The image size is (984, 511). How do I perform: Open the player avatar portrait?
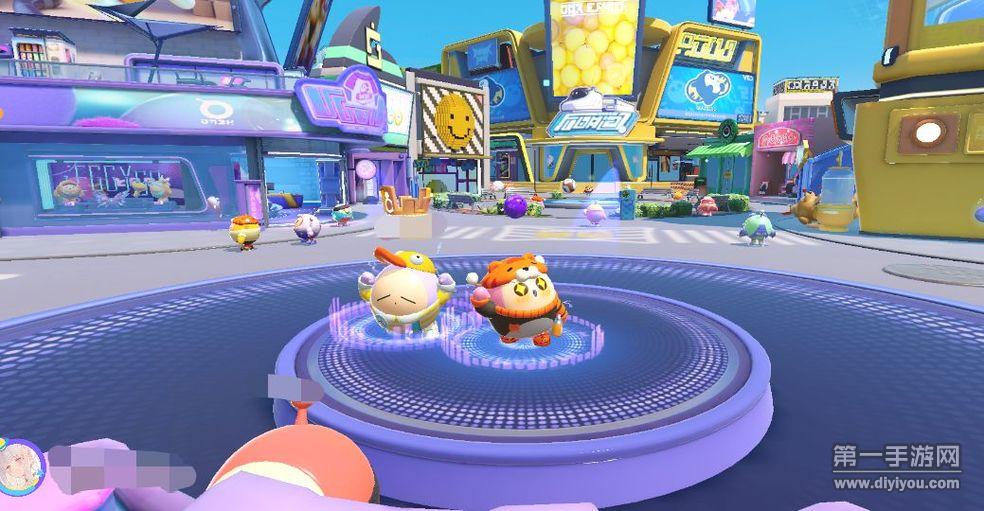point(21,465)
